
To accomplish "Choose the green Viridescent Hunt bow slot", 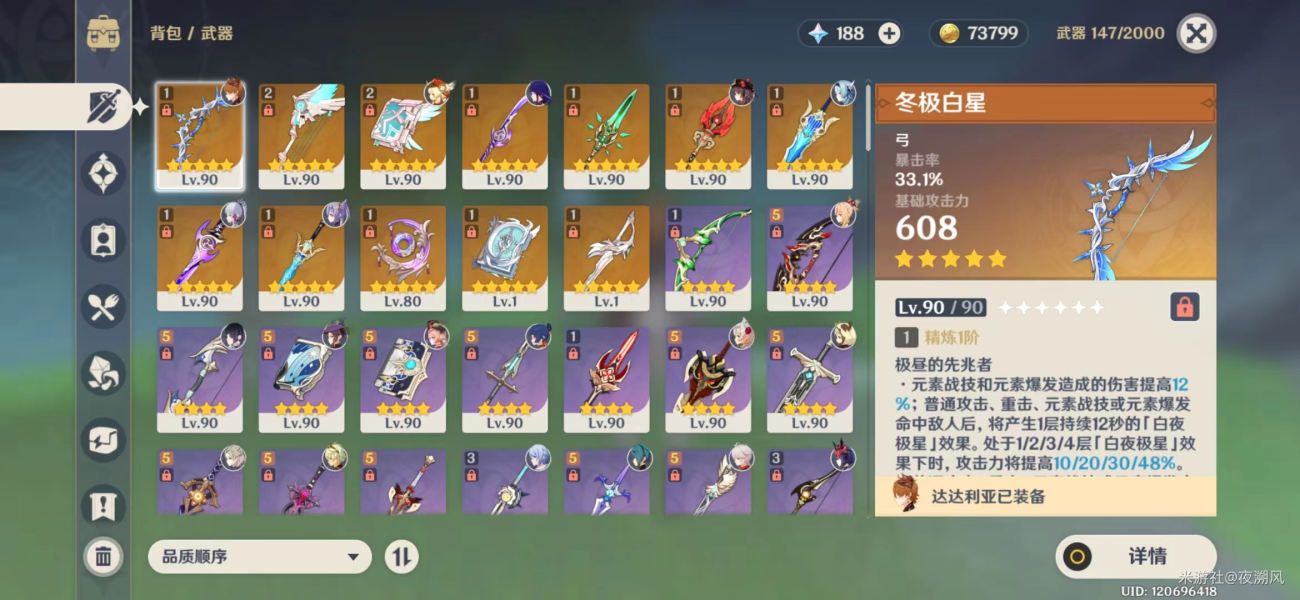I will pos(708,258).
